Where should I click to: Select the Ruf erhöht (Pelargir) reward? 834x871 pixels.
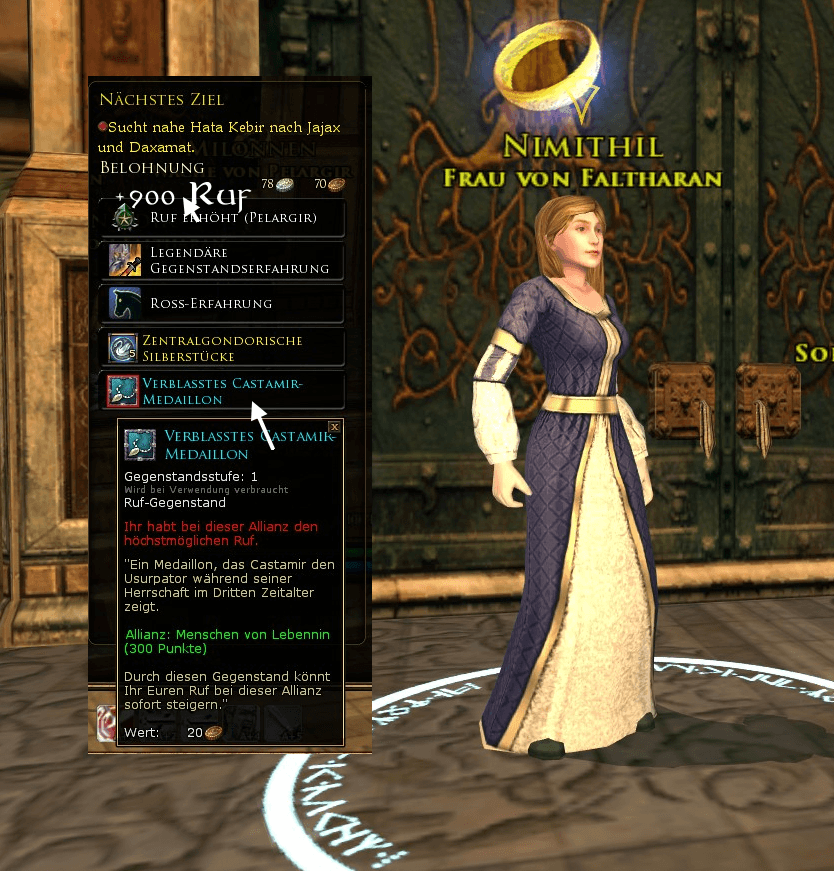click(223, 218)
